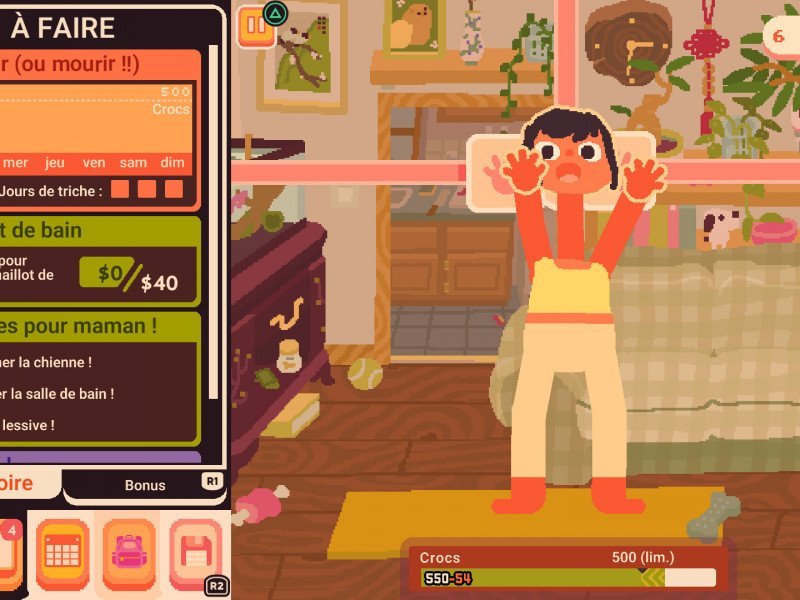The image size is (800, 600).
Task: Open the calendar icon
Action: pos(63,550)
